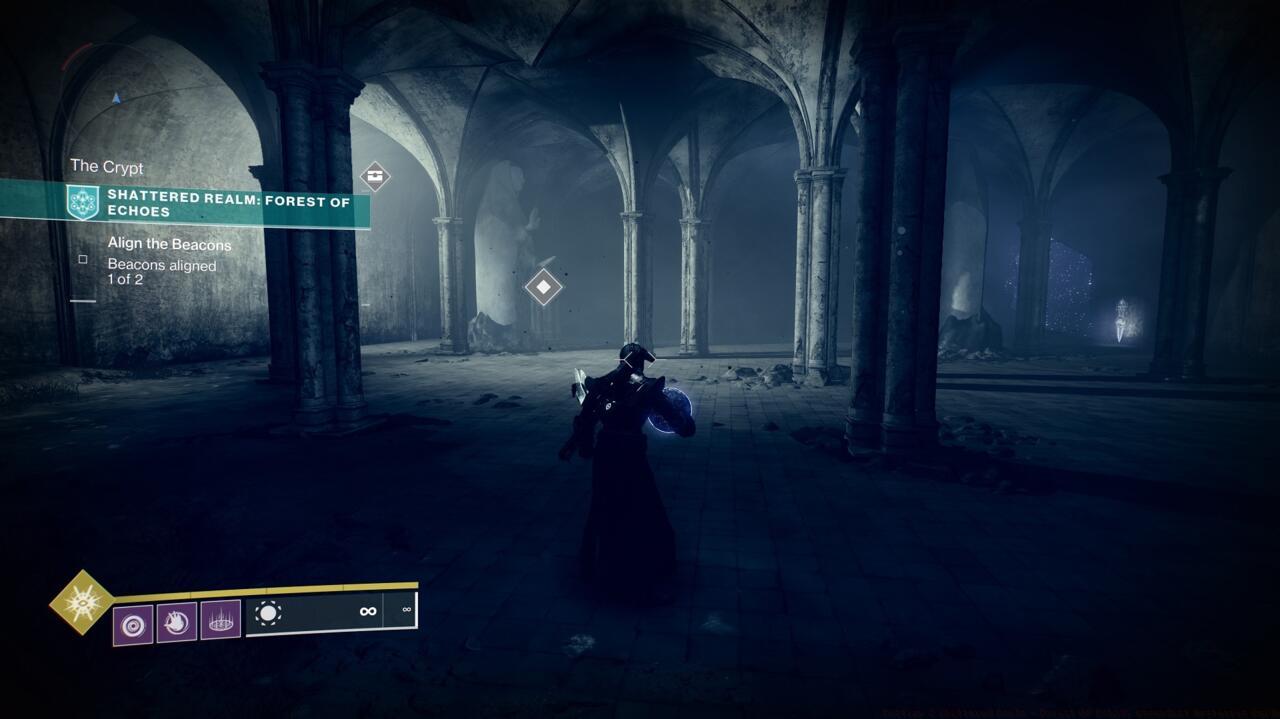Use the vortex grenade ability icon
This screenshot has height=719, width=1280.
pyautogui.click(x=133, y=624)
